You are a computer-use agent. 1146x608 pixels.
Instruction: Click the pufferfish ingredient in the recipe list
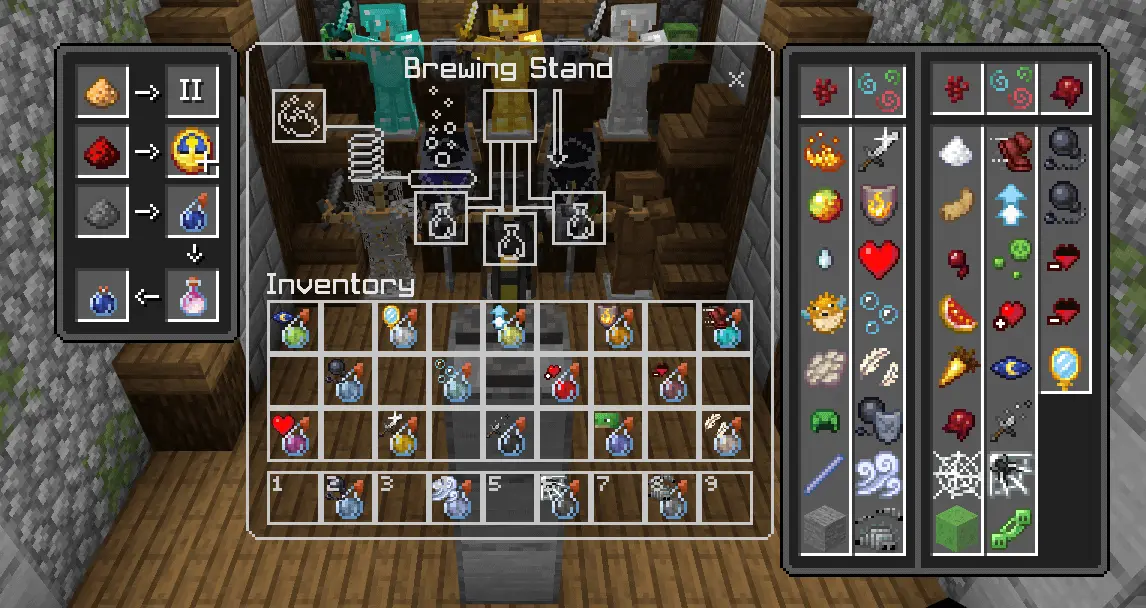825,312
